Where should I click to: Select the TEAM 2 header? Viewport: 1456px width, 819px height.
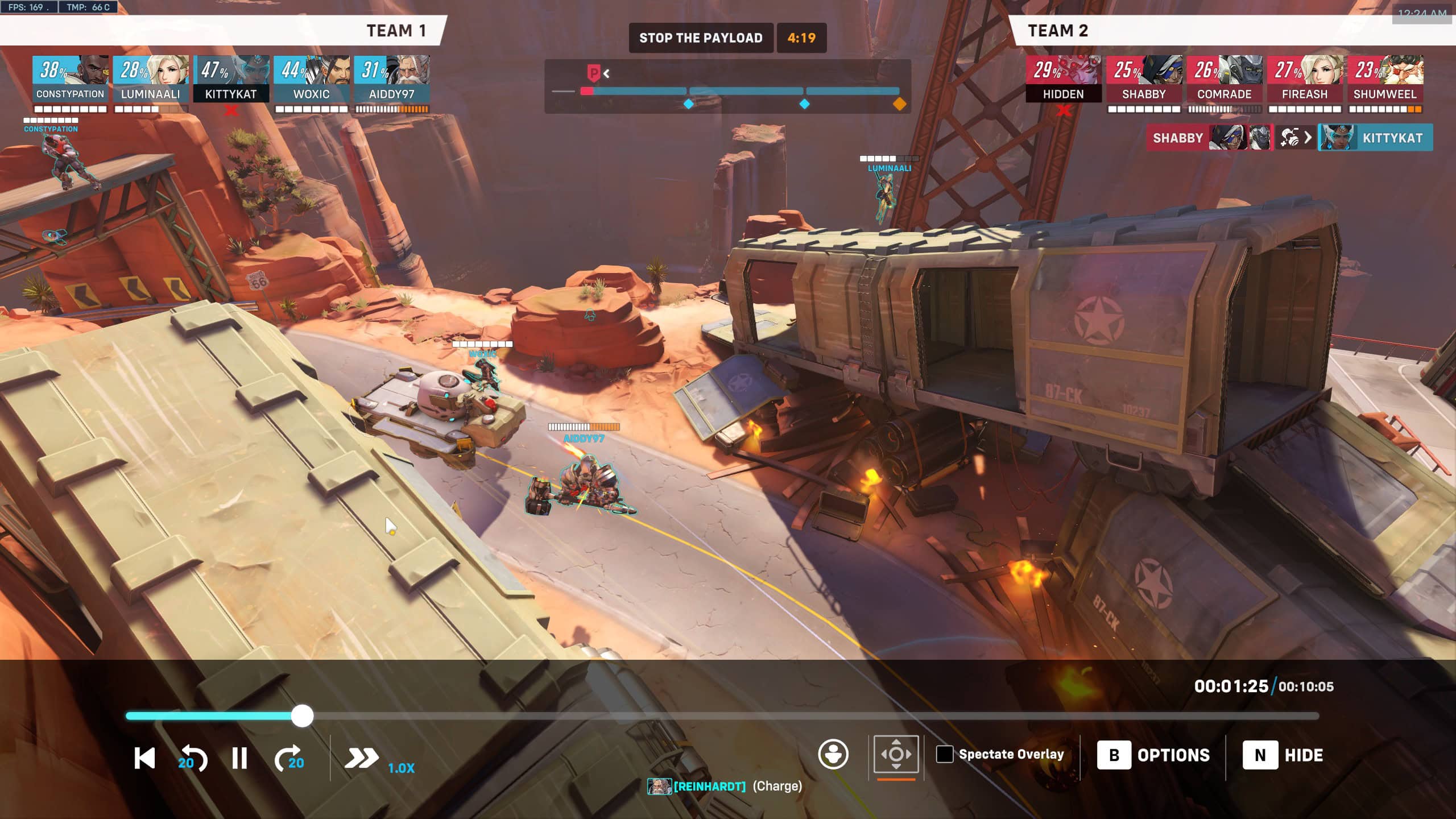point(1058,31)
